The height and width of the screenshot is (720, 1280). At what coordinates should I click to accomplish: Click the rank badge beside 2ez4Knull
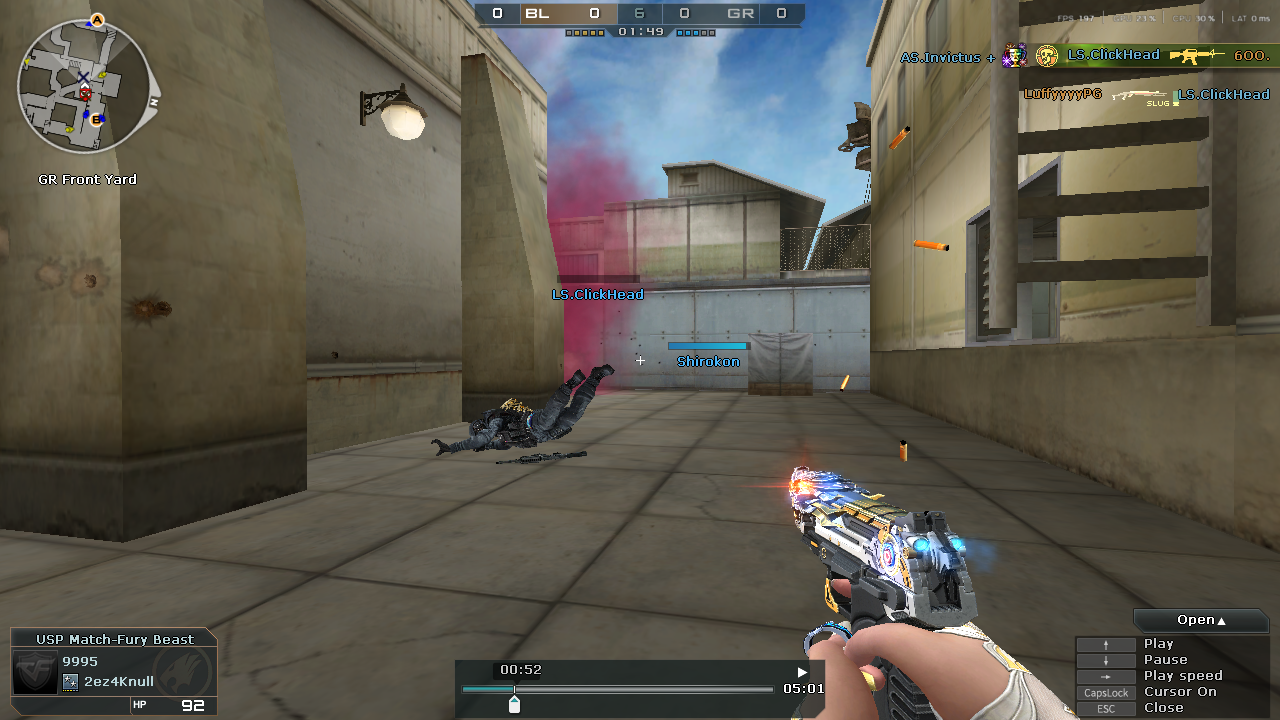70,682
